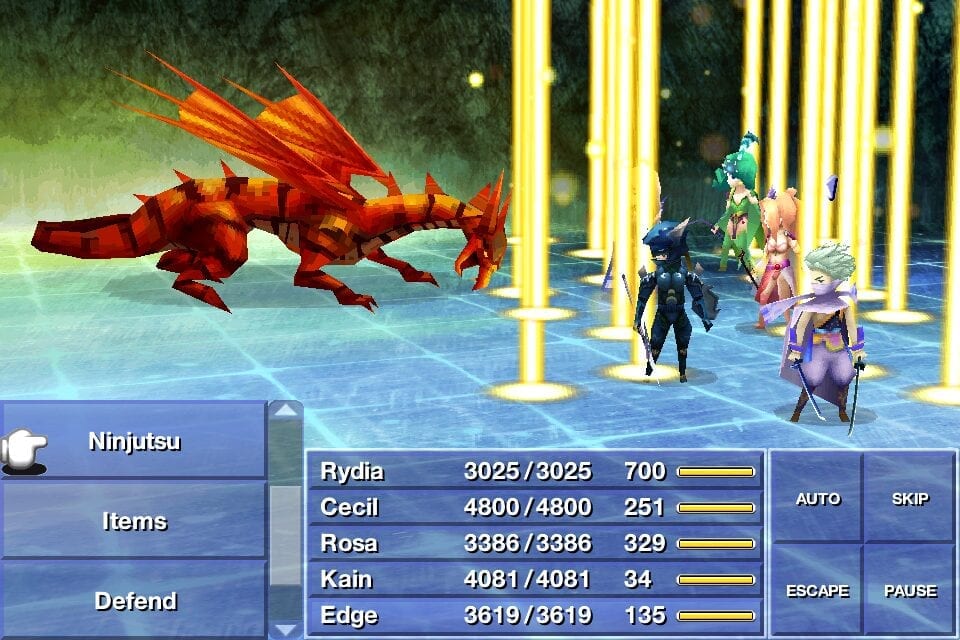
Task: Turn on AUTO battle
Action: 817,499
